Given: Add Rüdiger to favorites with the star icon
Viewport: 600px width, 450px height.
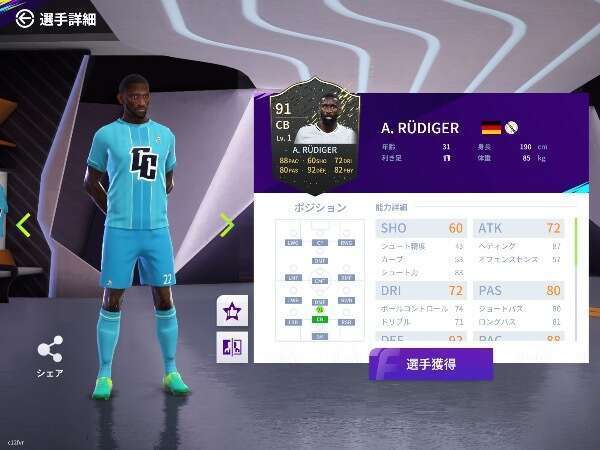Looking at the screenshot, I should [231, 311].
